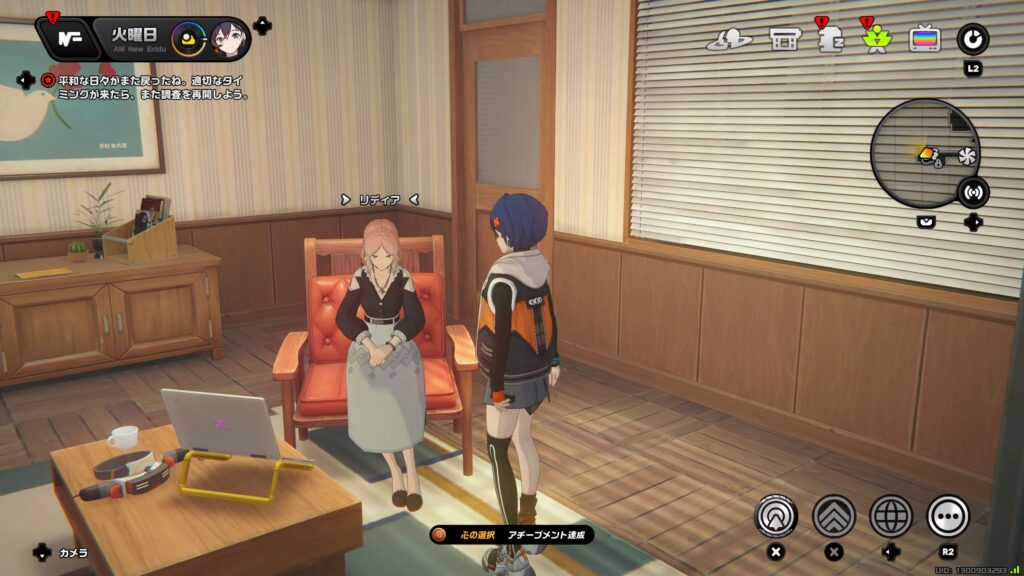
Task: Activate the triple-chevron sprint button
Action: coord(834,516)
